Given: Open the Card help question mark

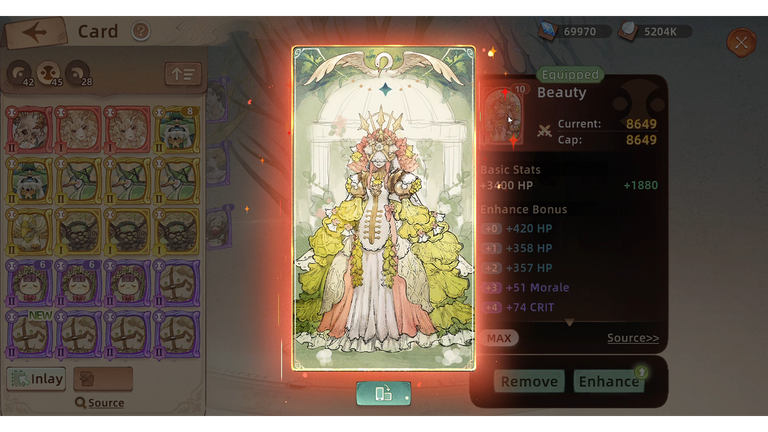Looking at the screenshot, I should (141, 32).
